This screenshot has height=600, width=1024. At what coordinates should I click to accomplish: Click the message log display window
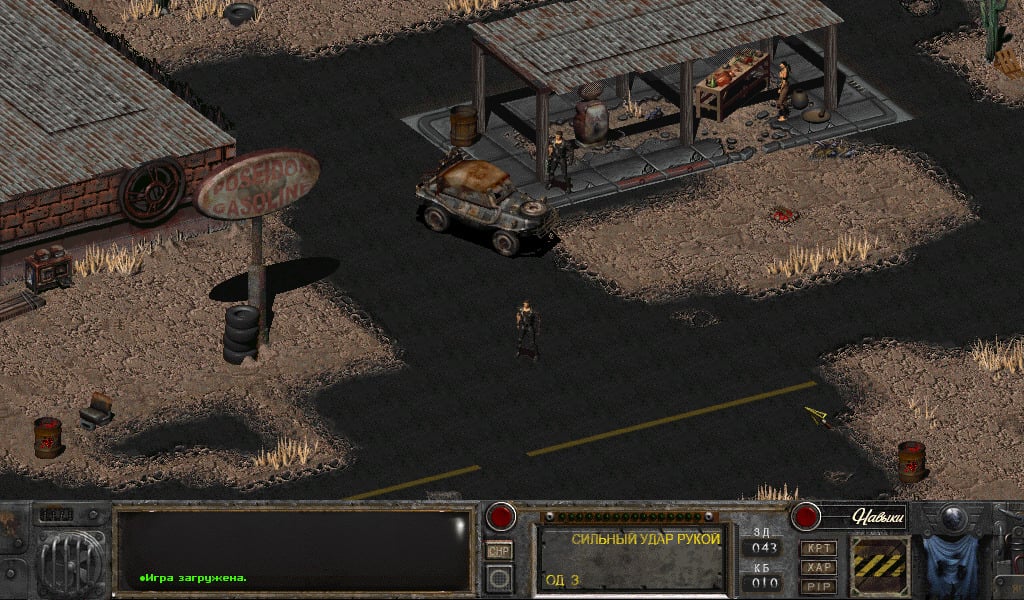point(292,549)
